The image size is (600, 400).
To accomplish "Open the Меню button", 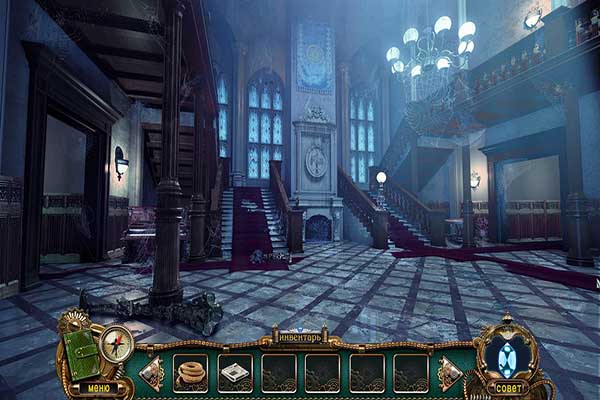I will coord(99,387).
